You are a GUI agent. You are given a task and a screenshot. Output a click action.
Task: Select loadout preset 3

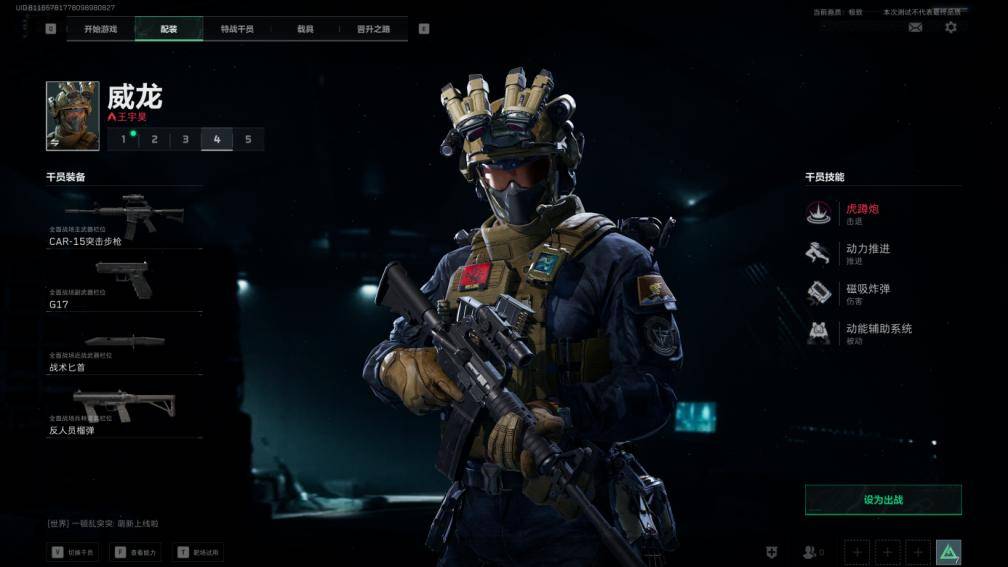click(185, 139)
